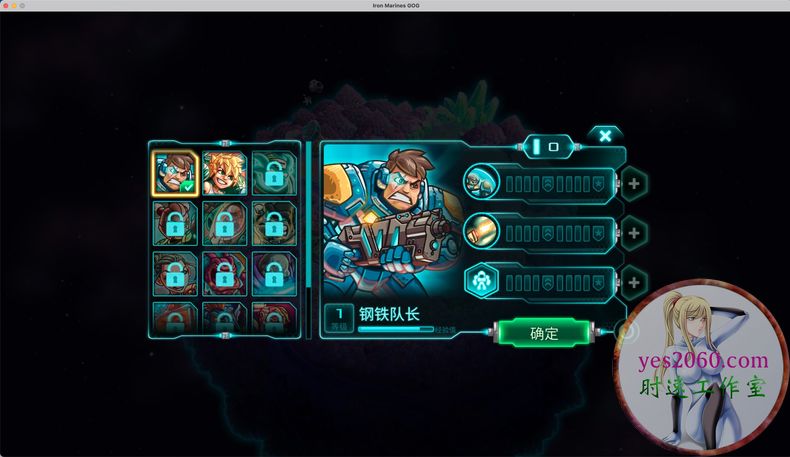Viewport: 790px width, 457px height.
Task: Upgrade the soldier skill with its plus button
Action: [x=633, y=184]
